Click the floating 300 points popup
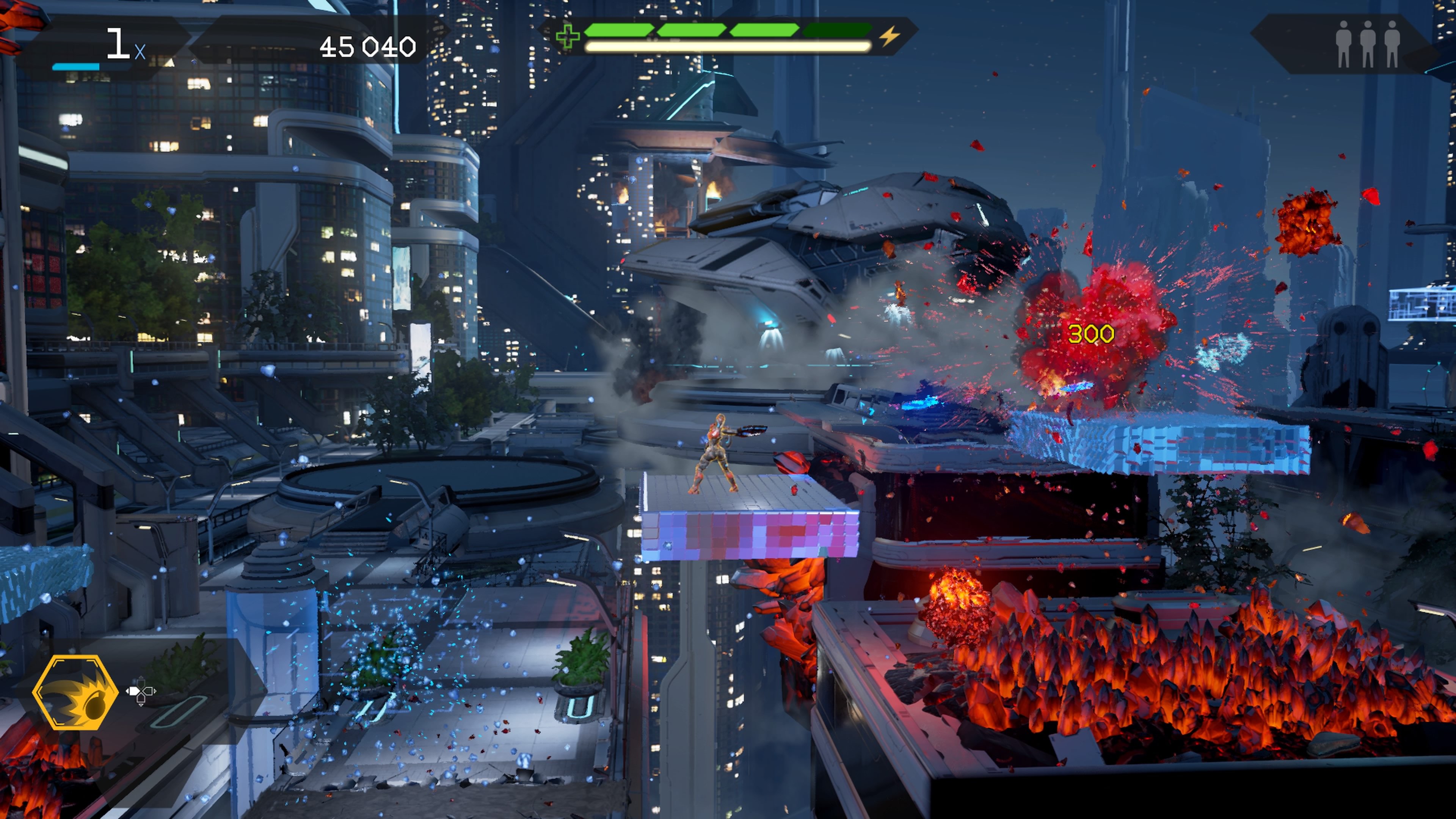Viewport: 1456px width, 819px height. (x=1092, y=333)
